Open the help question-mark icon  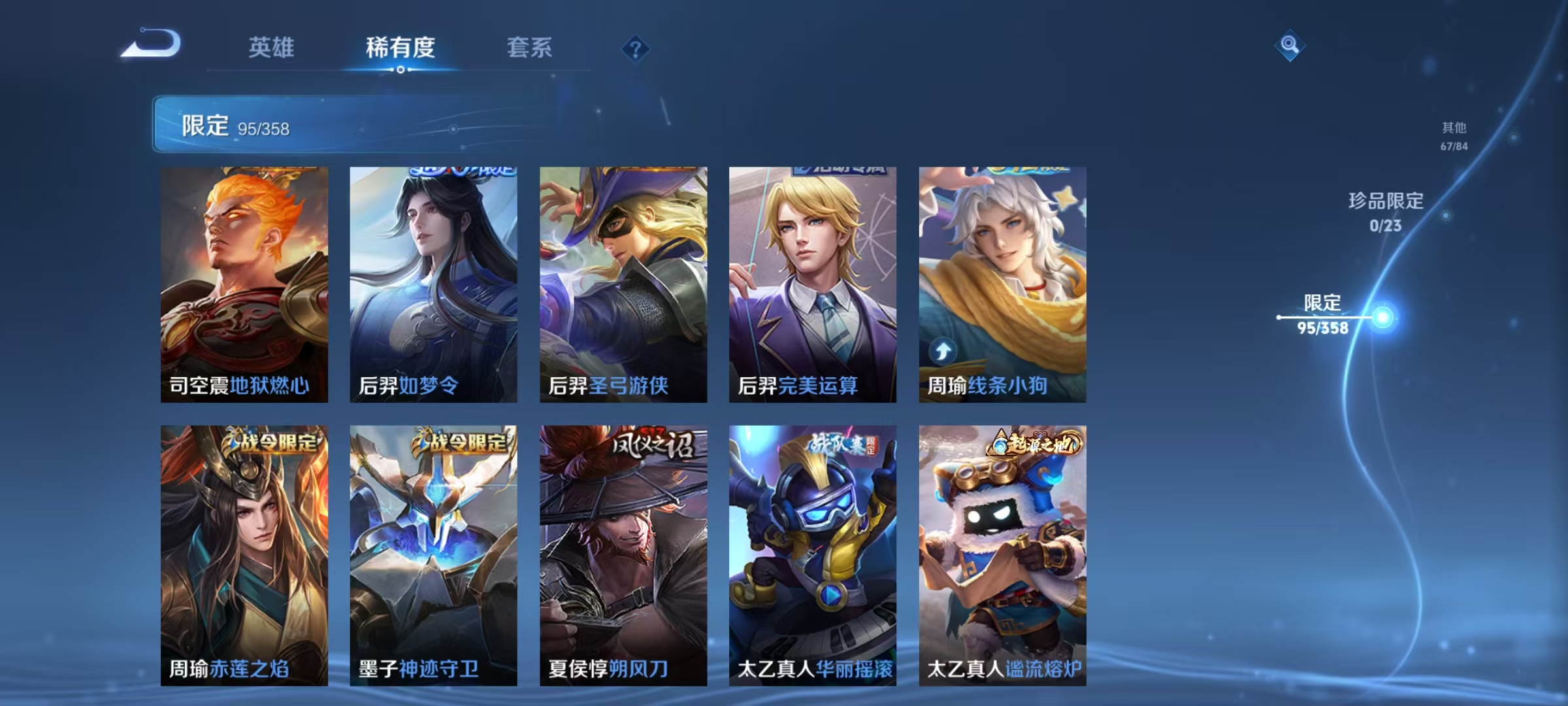click(637, 49)
